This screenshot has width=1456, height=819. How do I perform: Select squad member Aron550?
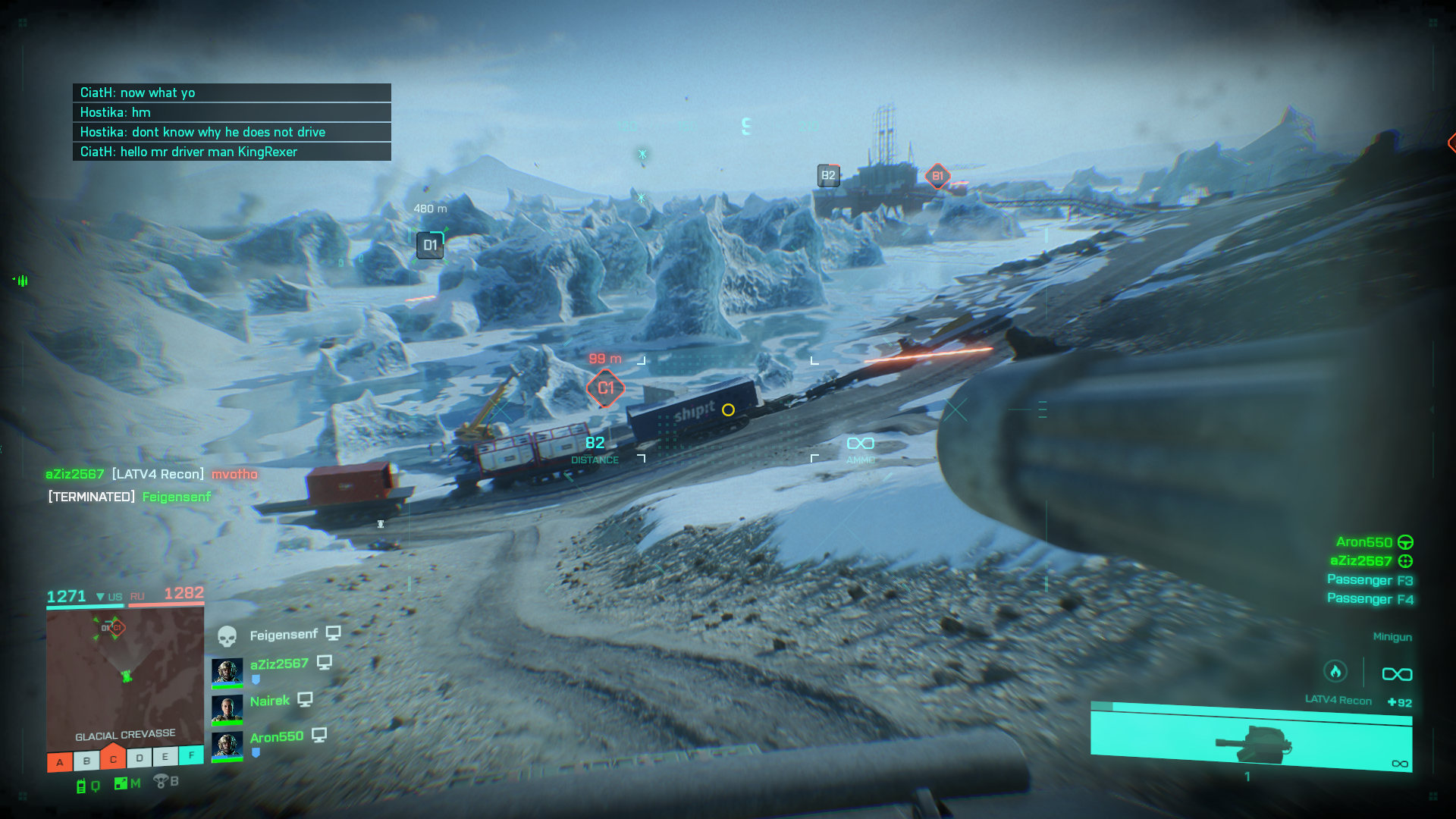(276, 737)
